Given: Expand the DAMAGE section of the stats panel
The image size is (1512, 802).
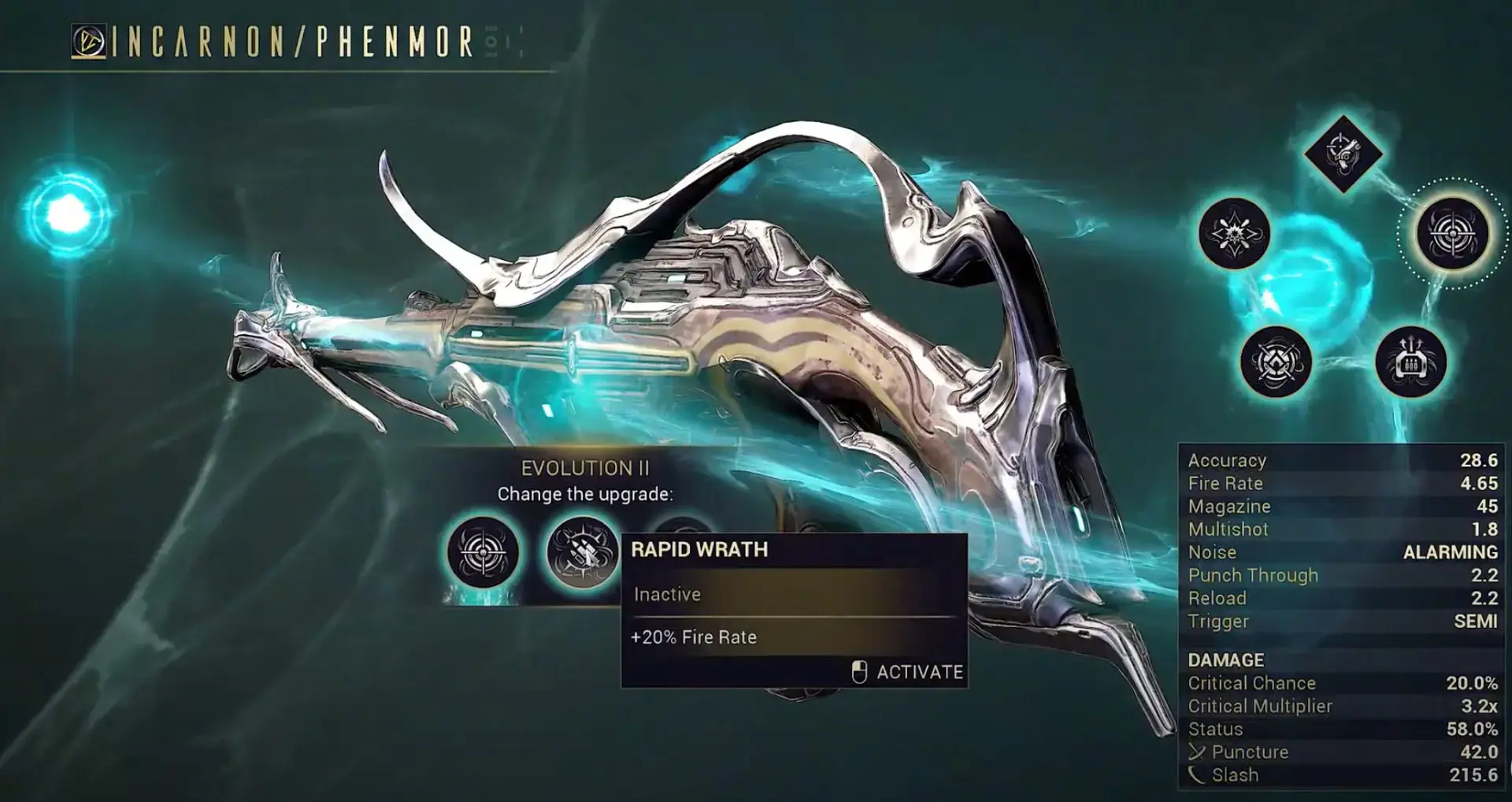Looking at the screenshot, I should coord(1228,659).
